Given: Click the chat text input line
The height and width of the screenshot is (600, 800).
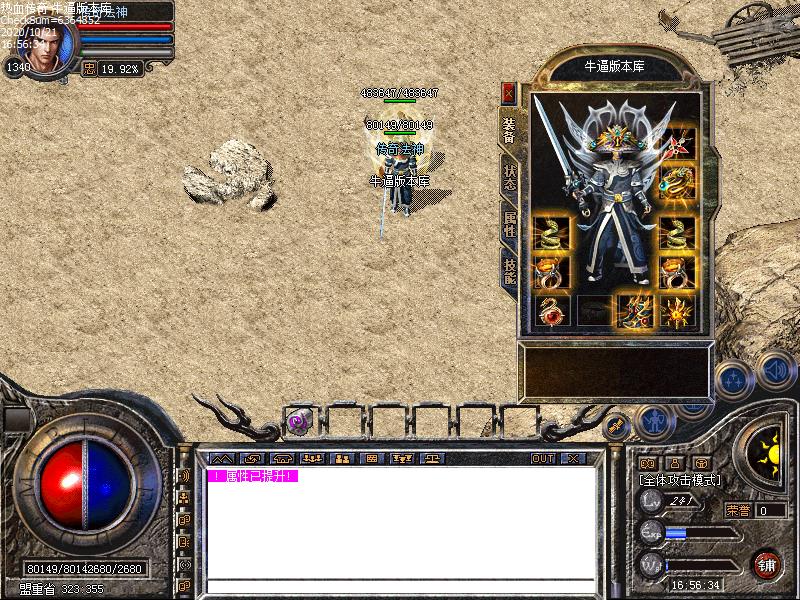Looking at the screenshot, I should pos(400,584).
